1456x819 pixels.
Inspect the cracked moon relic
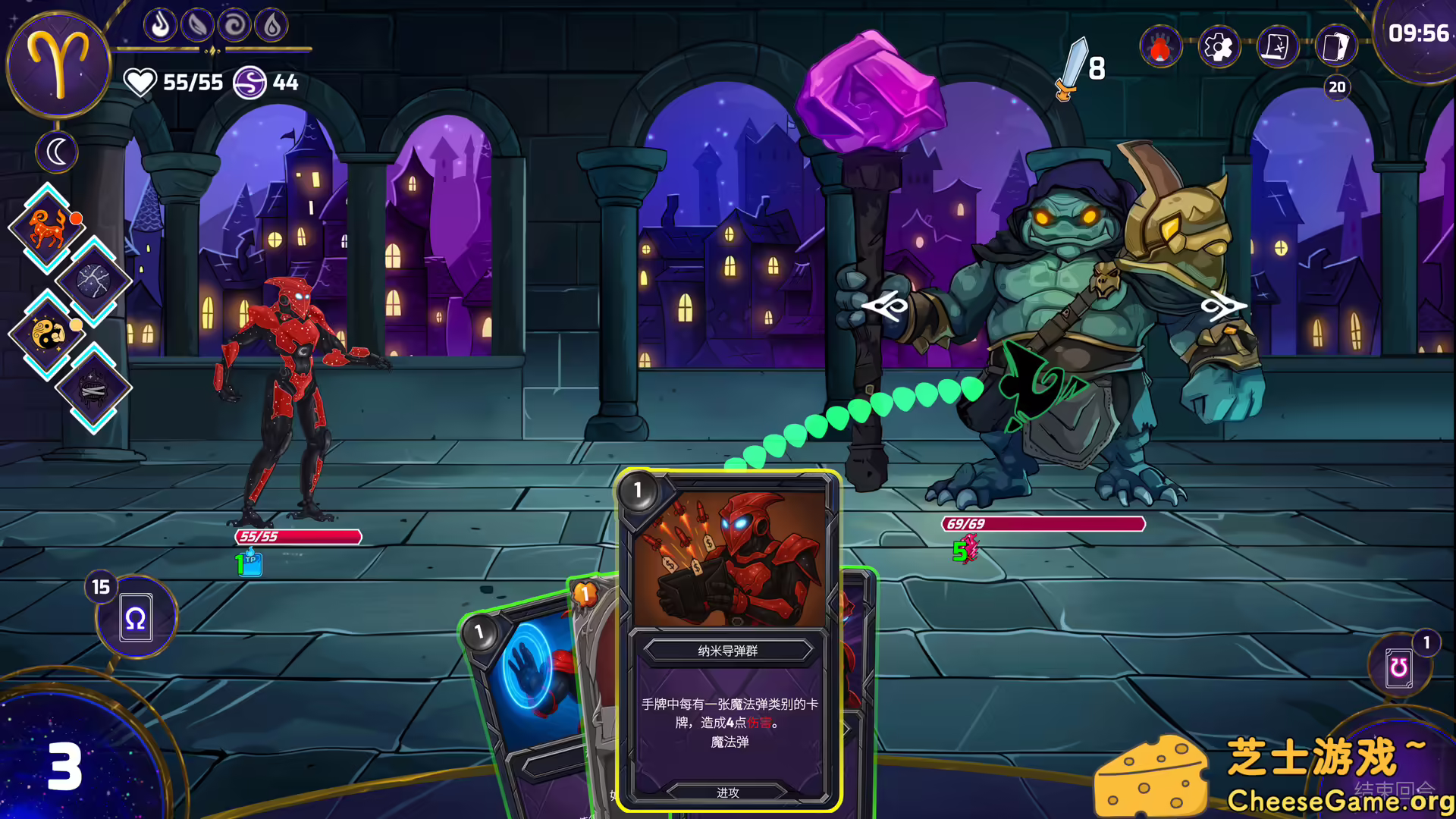[93, 281]
